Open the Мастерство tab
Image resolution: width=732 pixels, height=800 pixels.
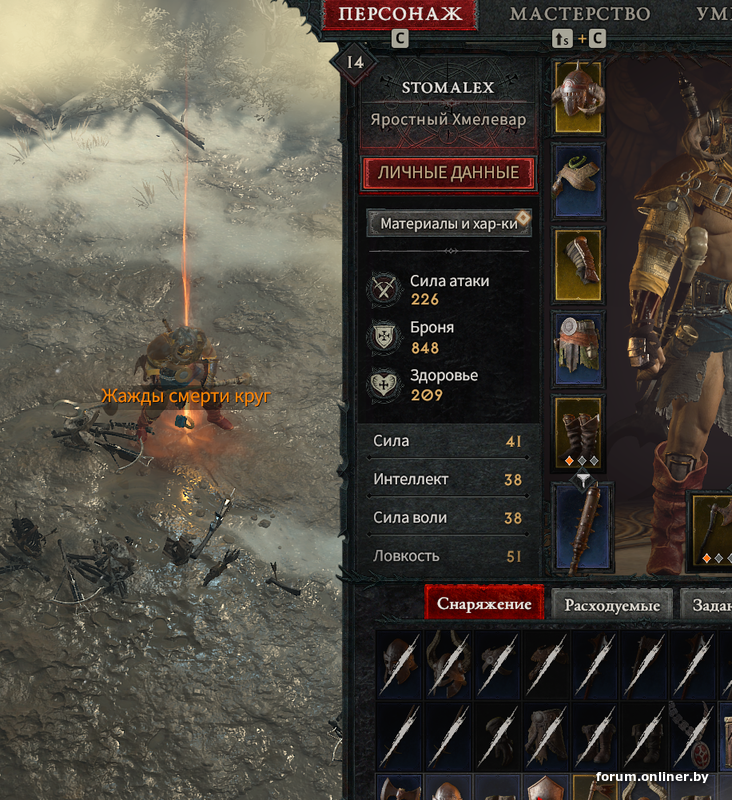(x=580, y=14)
